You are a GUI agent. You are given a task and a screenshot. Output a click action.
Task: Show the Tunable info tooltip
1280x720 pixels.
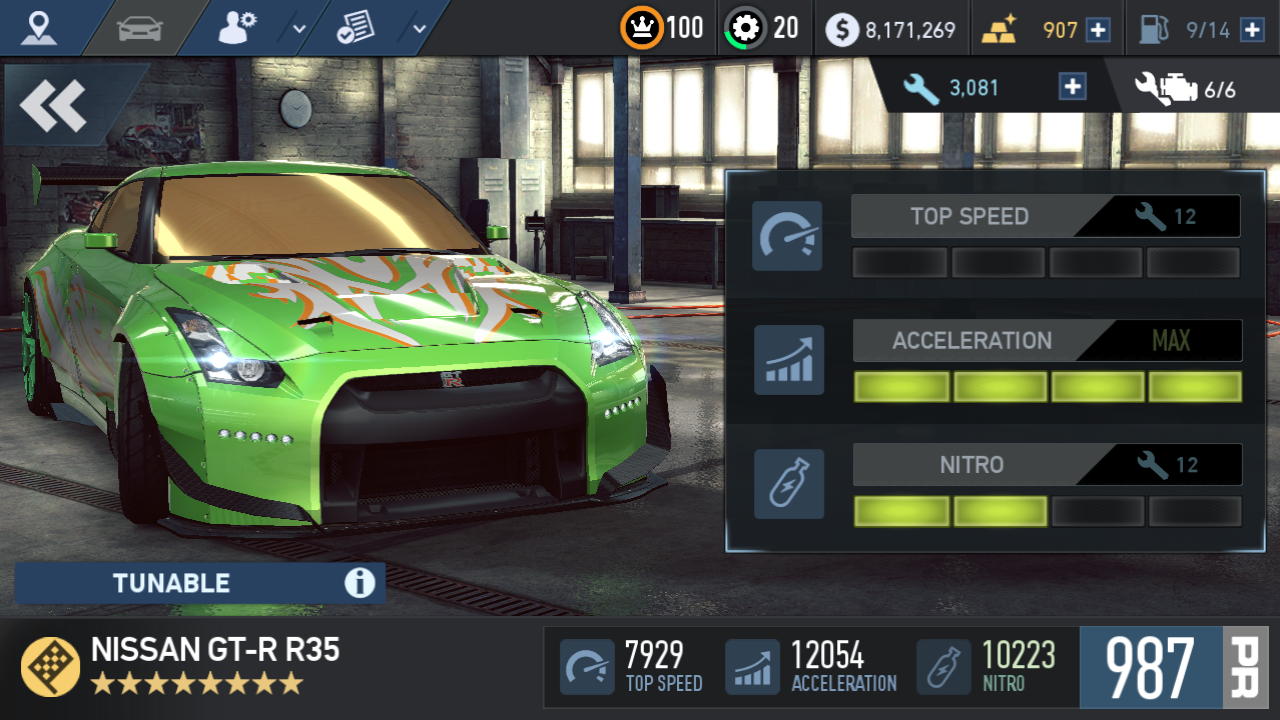[x=359, y=583]
